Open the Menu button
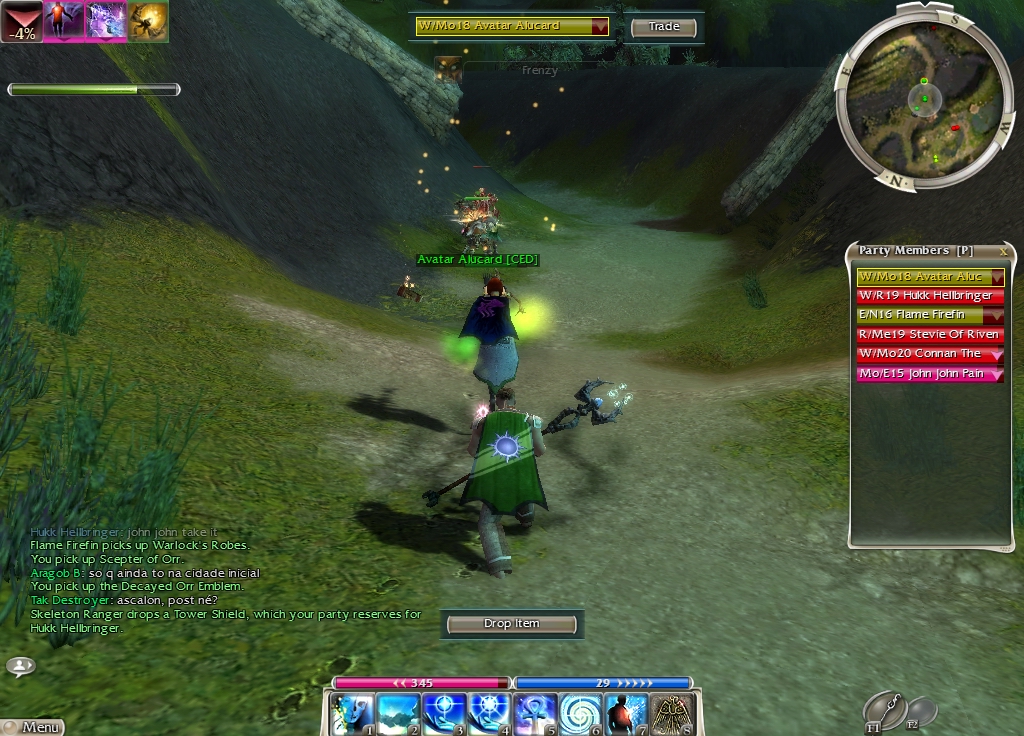1024x736 pixels. (x=34, y=727)
